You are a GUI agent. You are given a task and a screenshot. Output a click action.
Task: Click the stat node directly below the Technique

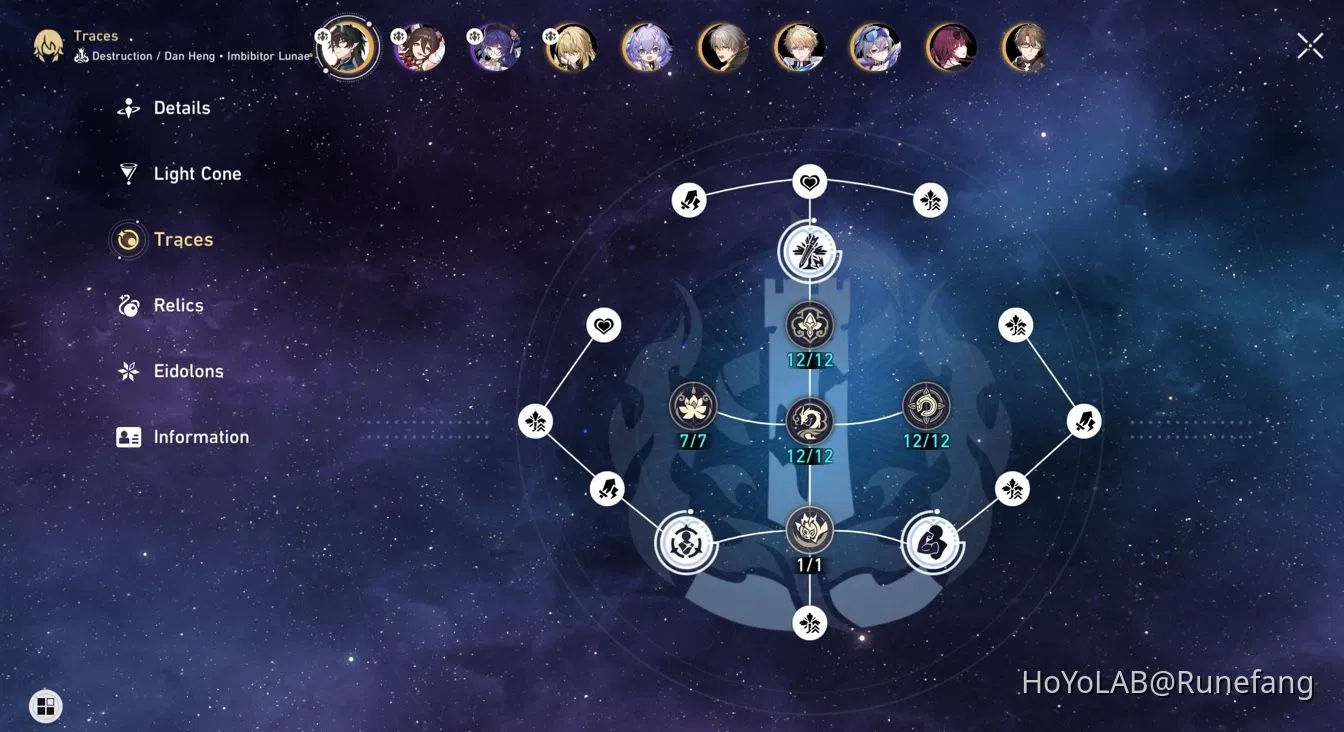[809, 622]
